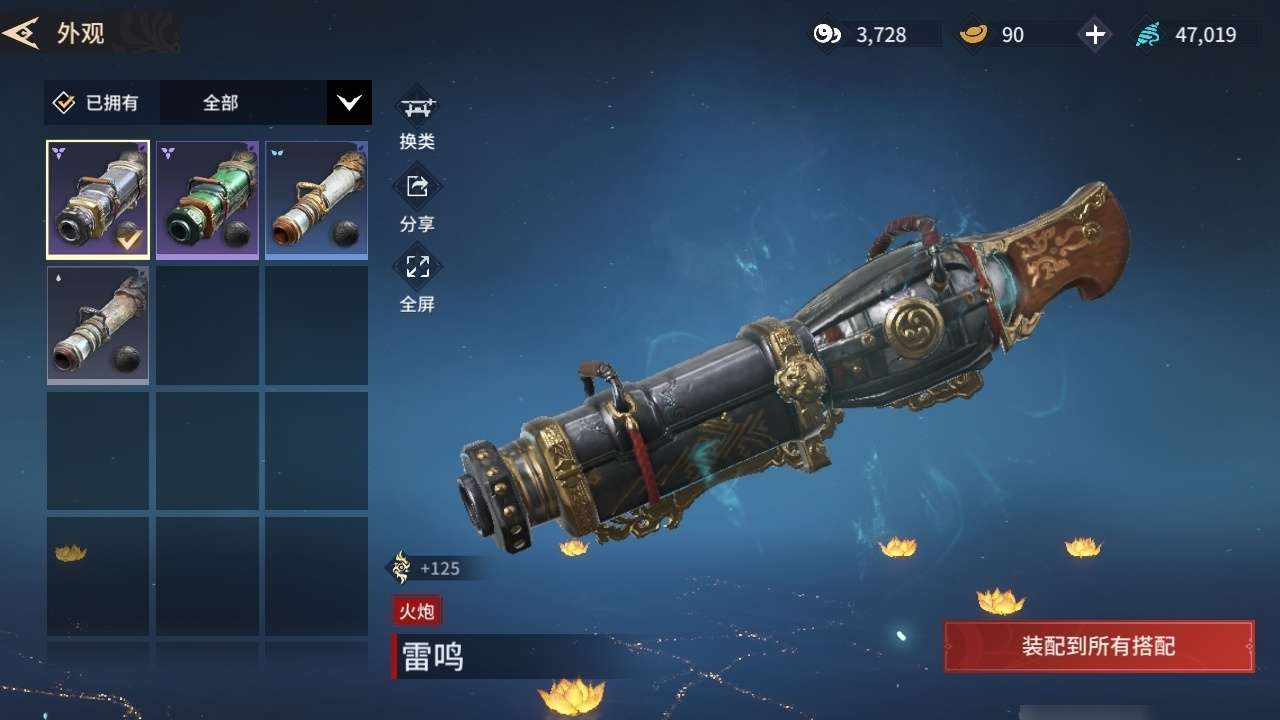Enter 全屏 fullscreen preview
This screenshot has height=720, width=1280.
click(x=417, y=280)
